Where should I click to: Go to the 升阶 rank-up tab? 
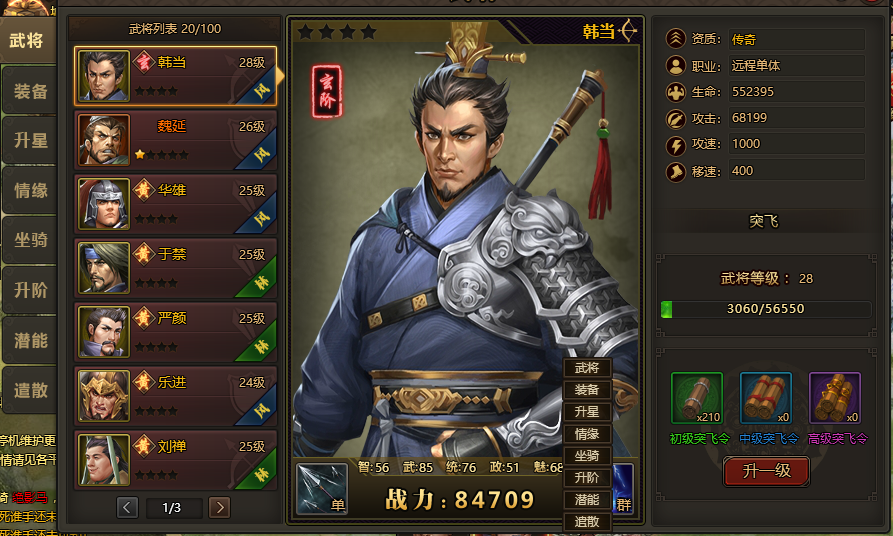[x=30, y=291]
